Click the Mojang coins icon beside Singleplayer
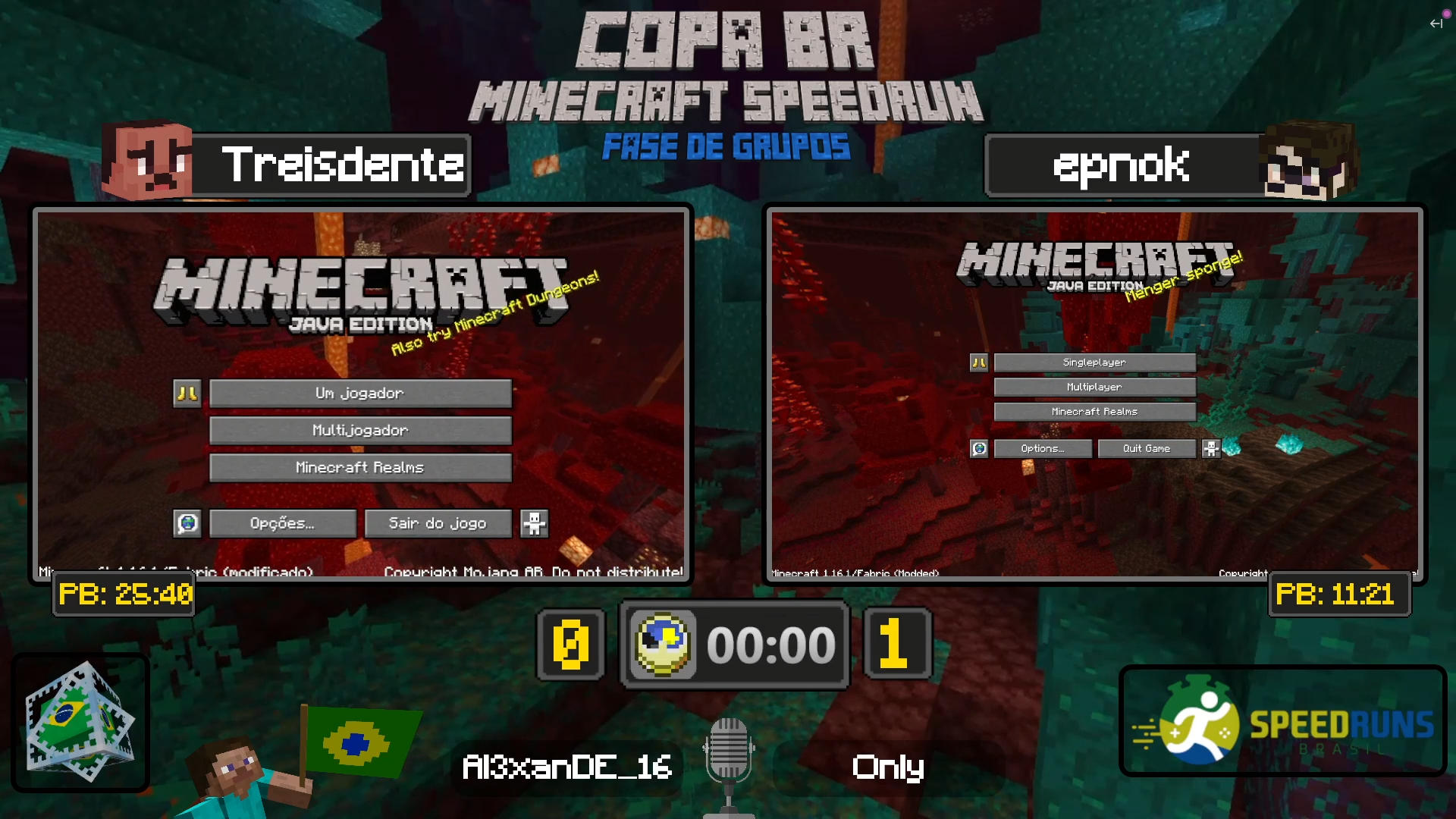Image resolution: width=1456 pixels, height=819 pixels. 978,362
